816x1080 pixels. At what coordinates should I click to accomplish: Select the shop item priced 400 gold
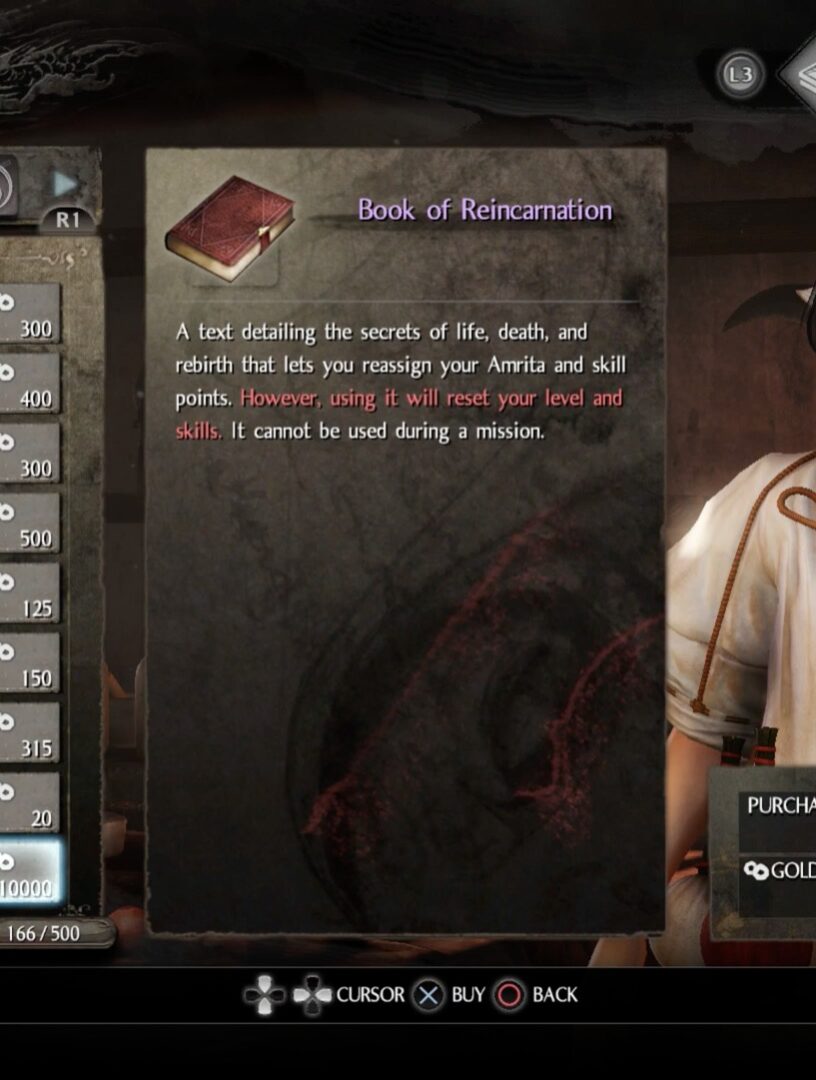point(28,384)
